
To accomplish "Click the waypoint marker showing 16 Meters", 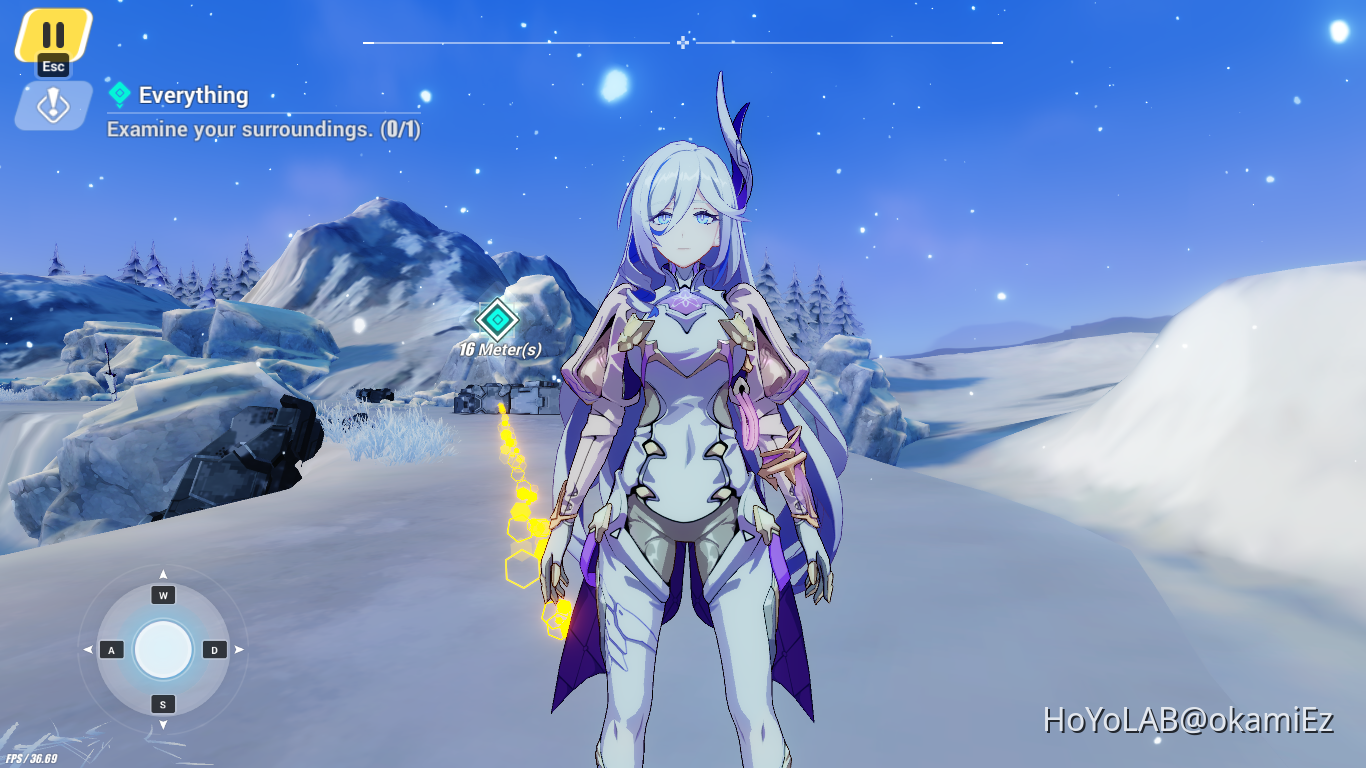I will pos(498,321).
